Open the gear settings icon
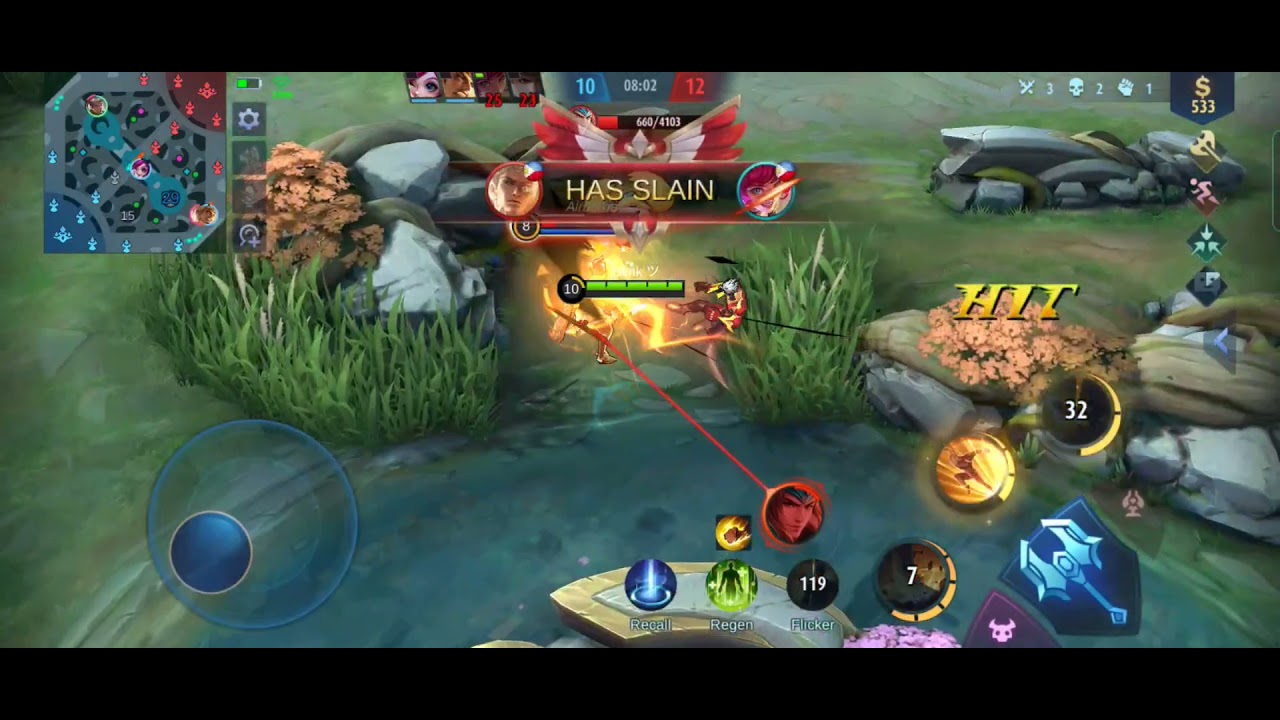Viewport: 1280px width, 720px height. pos(249,120)
